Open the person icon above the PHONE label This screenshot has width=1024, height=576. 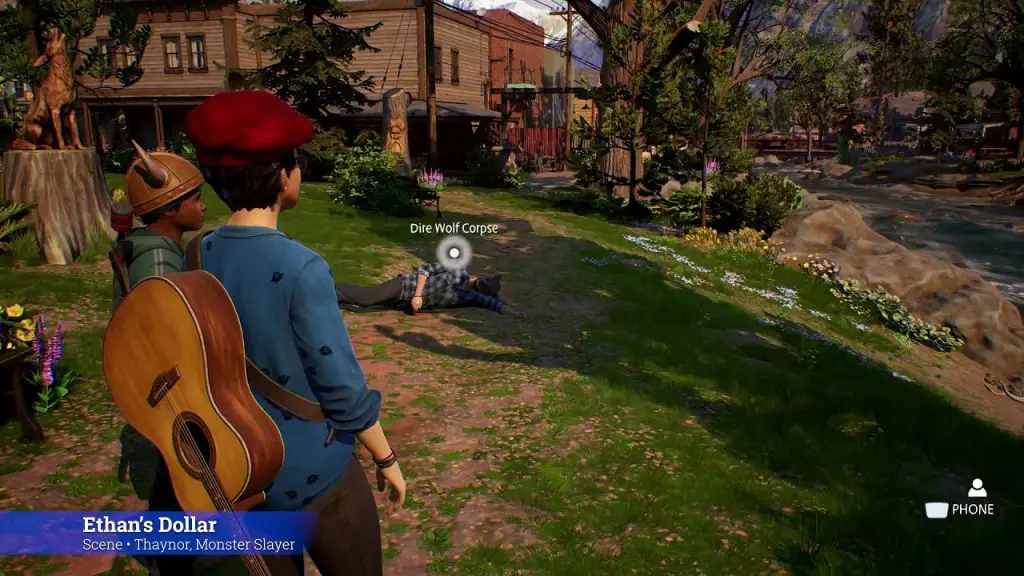[977, 488]
